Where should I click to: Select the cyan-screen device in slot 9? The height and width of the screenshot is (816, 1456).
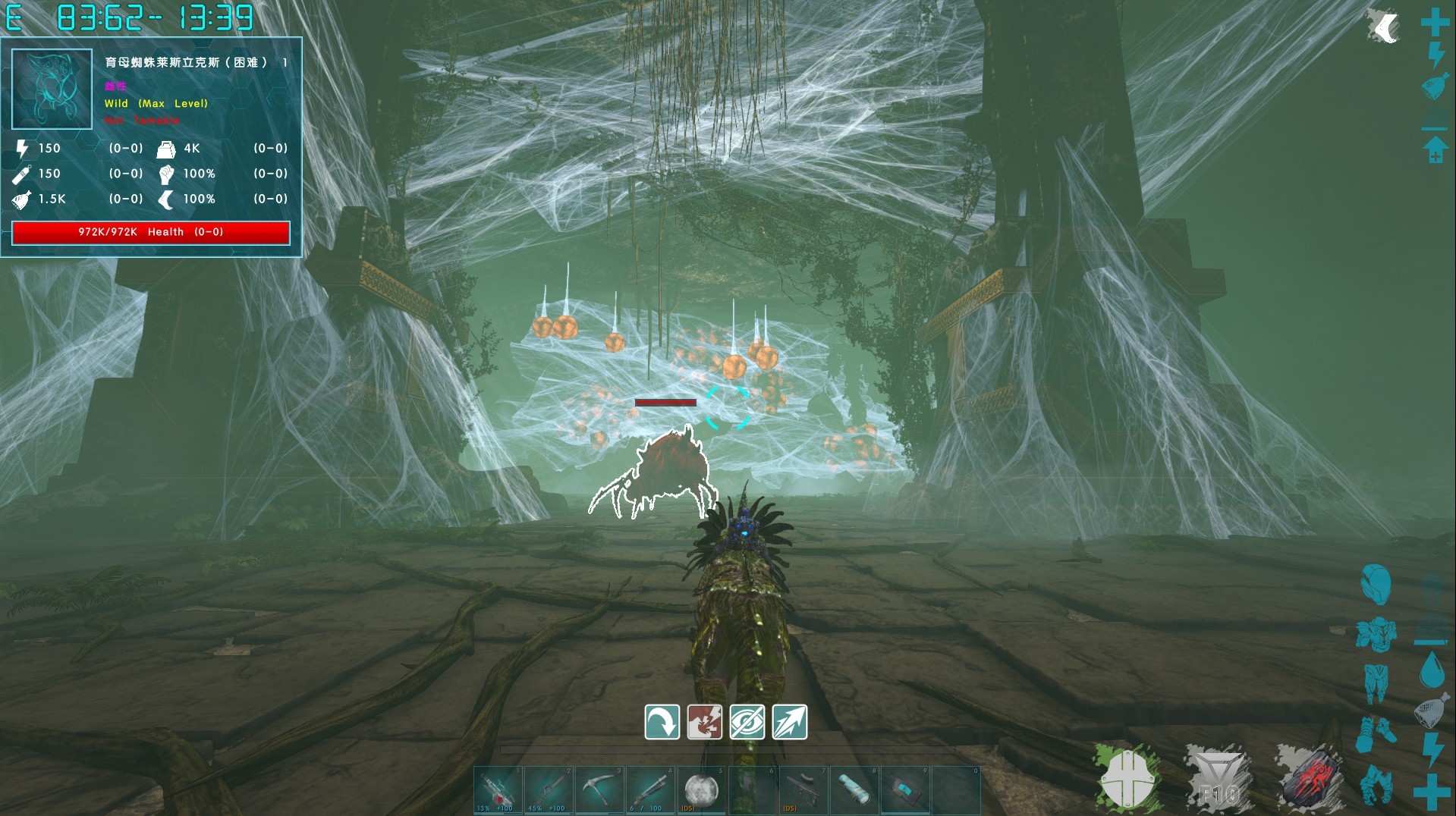click(x=905, y=789)
